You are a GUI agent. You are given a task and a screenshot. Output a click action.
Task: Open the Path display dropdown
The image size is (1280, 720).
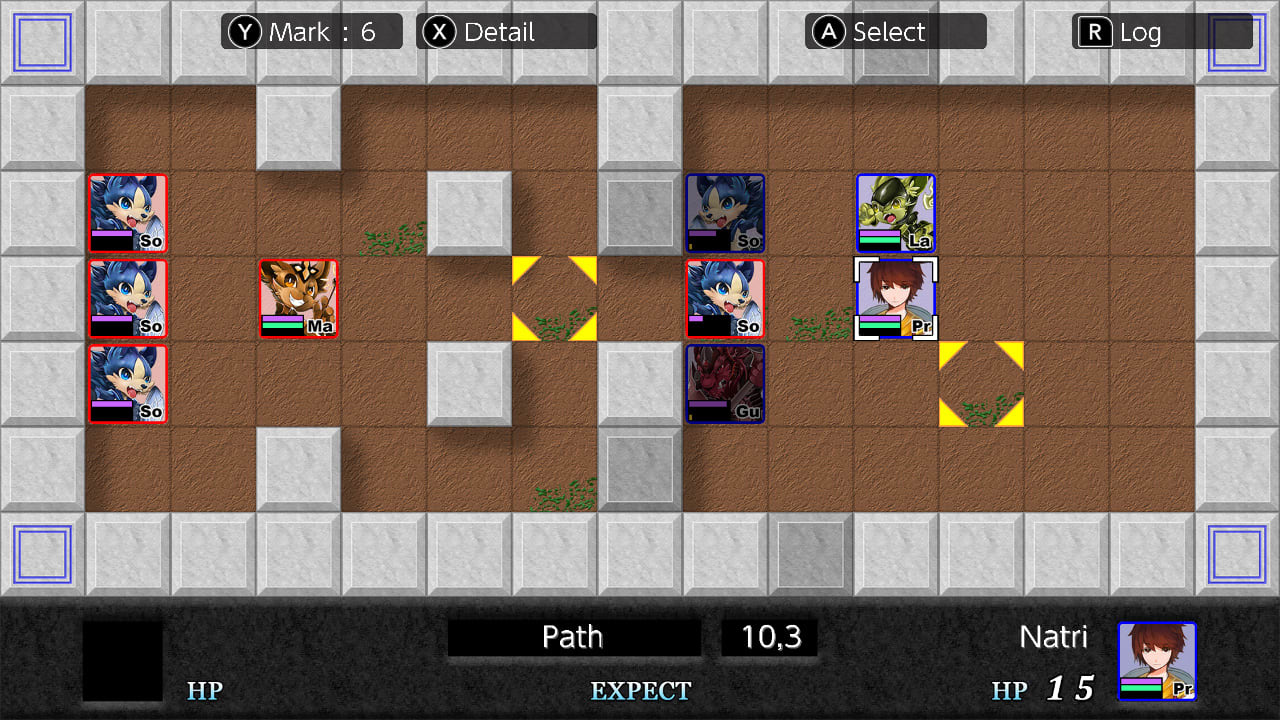point(573,636)
